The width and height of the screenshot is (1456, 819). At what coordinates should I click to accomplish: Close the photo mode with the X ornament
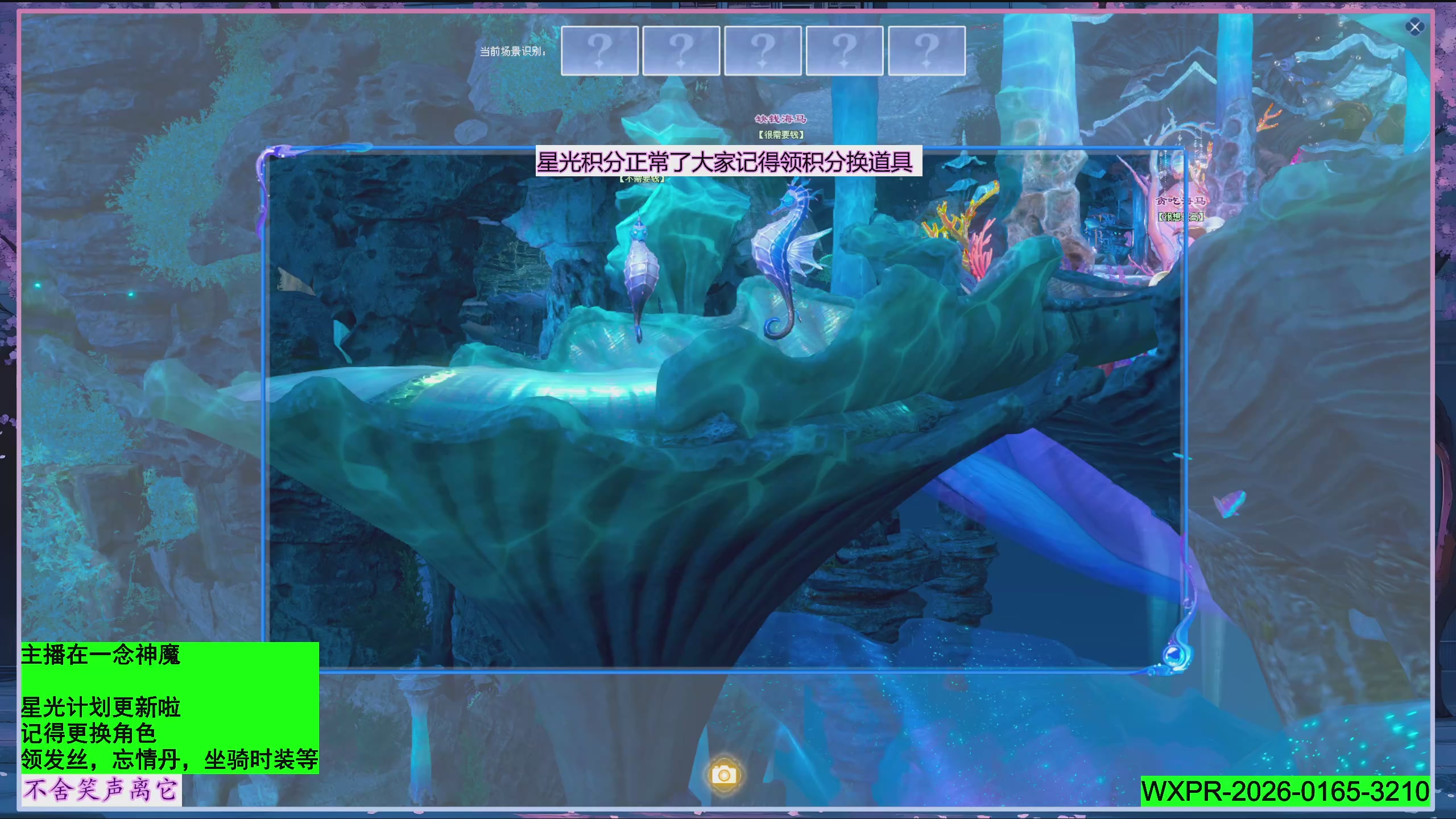[1416, 26]
